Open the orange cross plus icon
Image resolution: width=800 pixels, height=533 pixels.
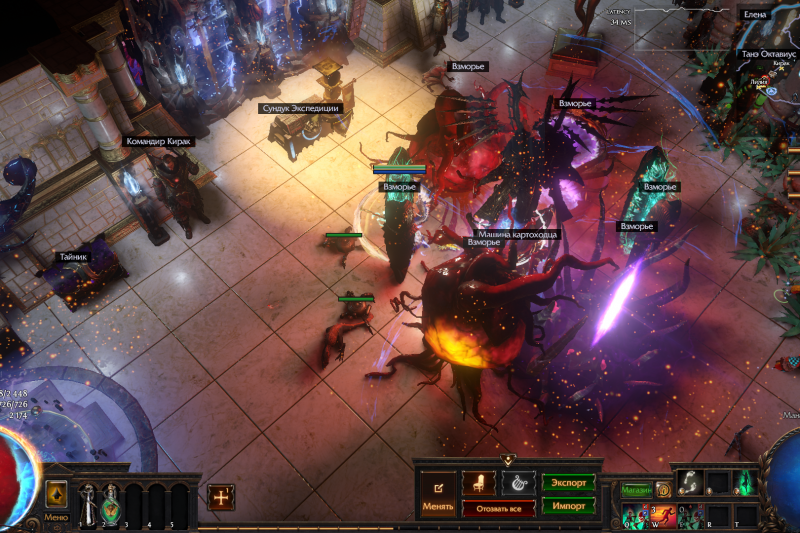click(x=221, y=497)
